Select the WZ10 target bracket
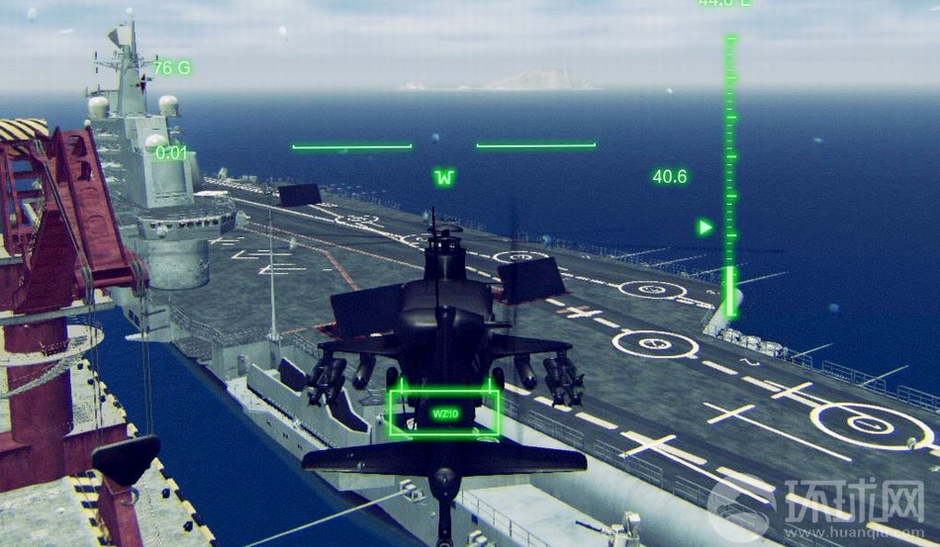 [444, 412]
